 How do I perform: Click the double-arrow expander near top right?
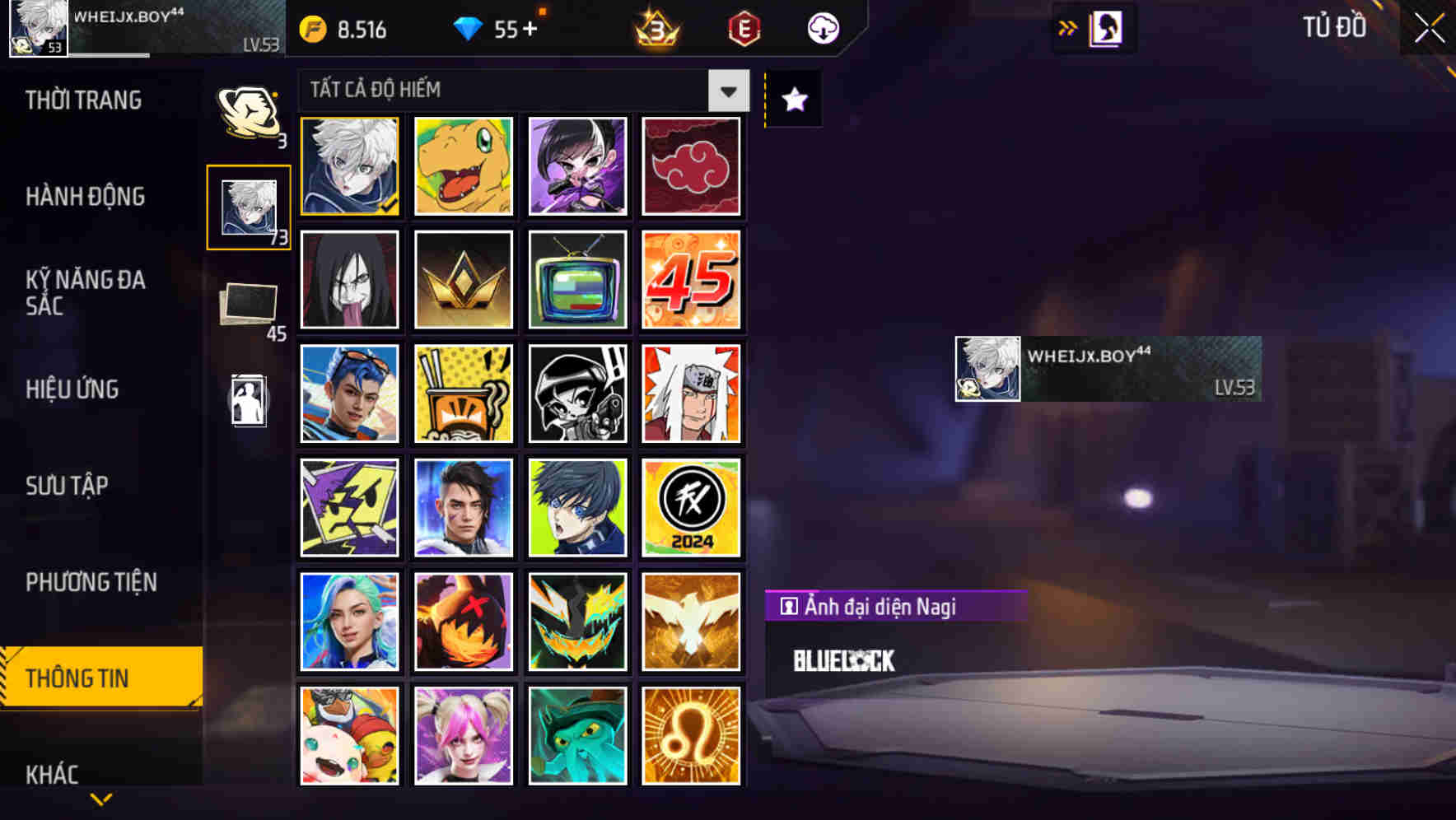click(1067, 27)
